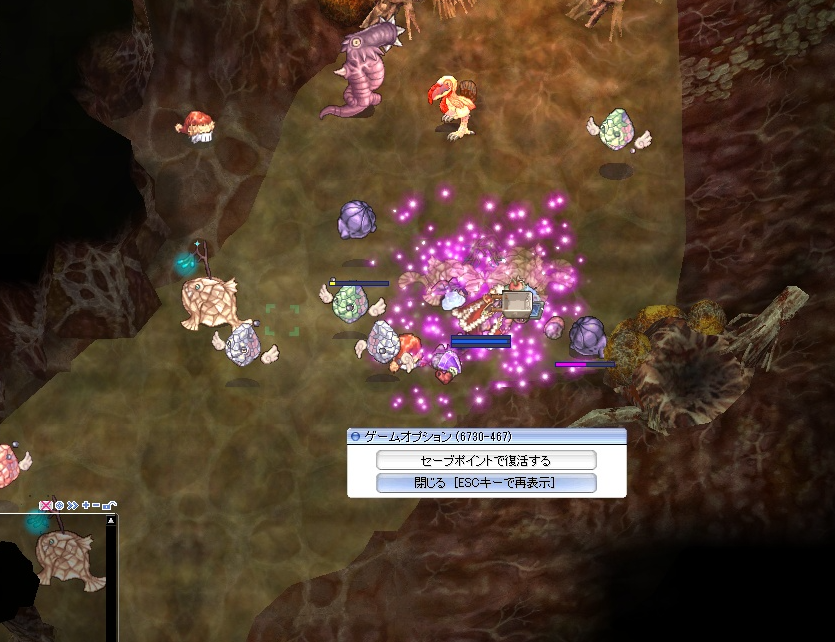Zoom in with the plus icon

(86, 506)
